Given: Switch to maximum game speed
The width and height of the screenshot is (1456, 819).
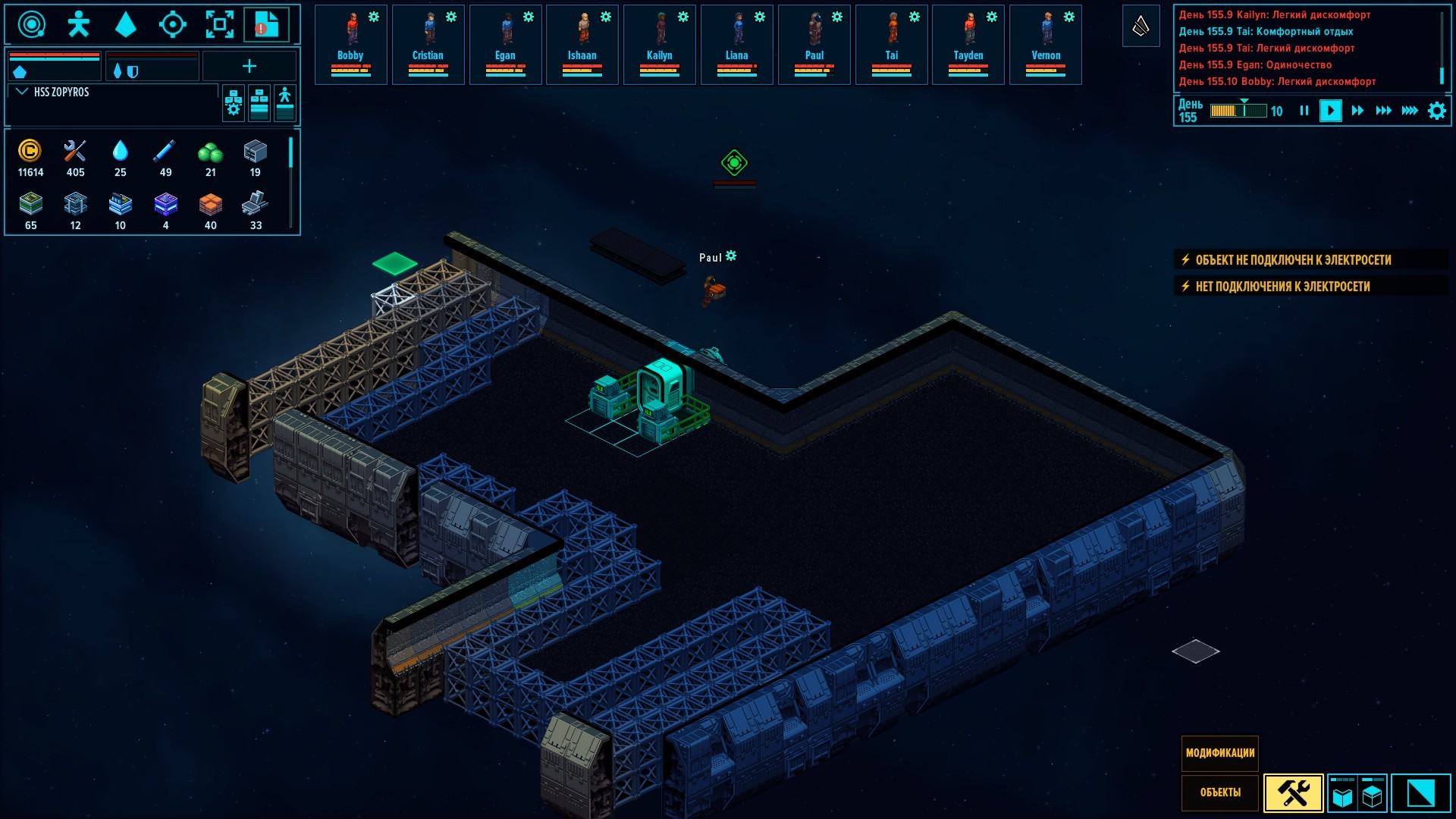Looking at the screenshot, I should pyautogui.click(x=1410, y=111).
